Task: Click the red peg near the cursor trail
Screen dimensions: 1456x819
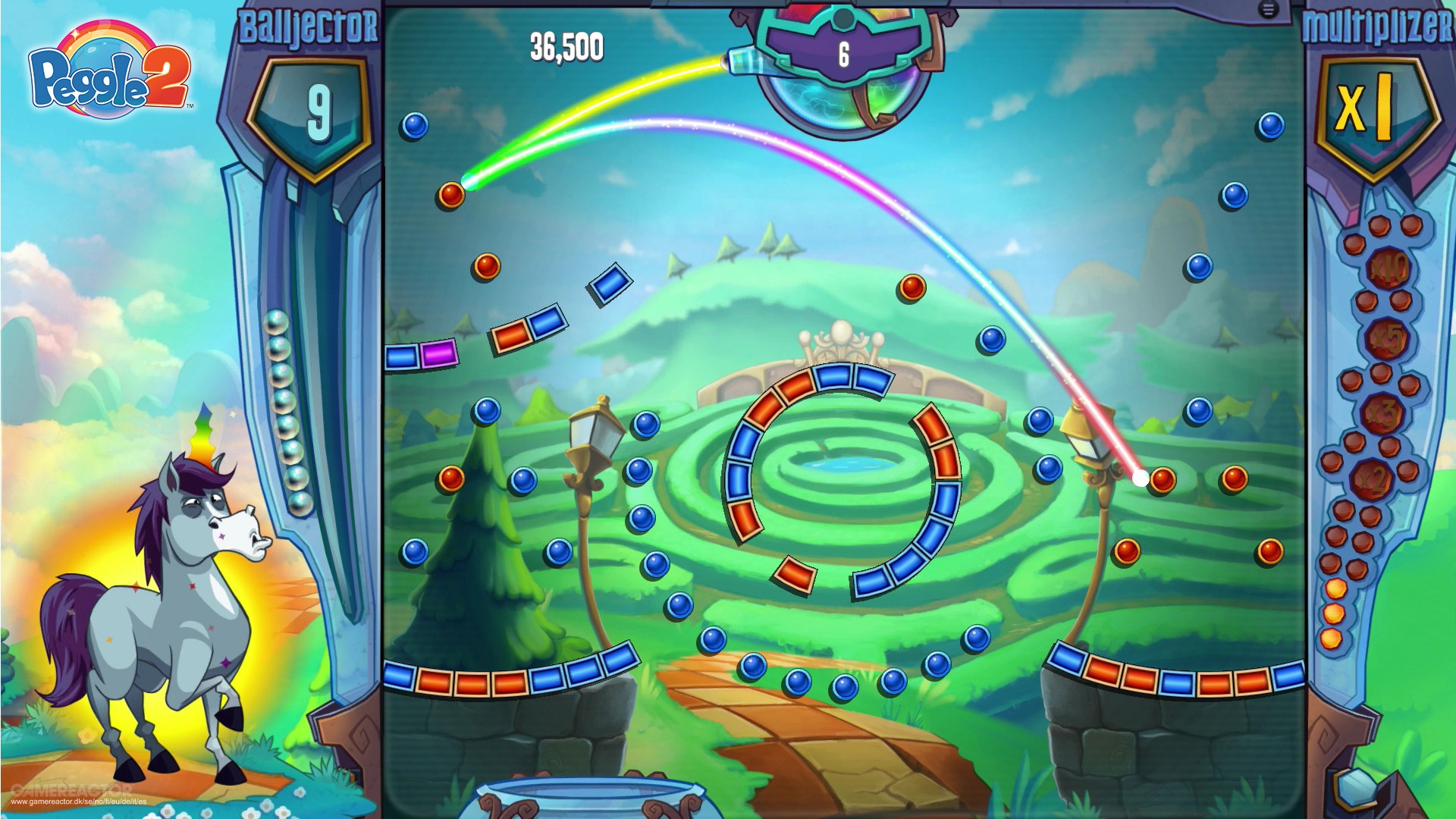Action: coord(1162,480)
